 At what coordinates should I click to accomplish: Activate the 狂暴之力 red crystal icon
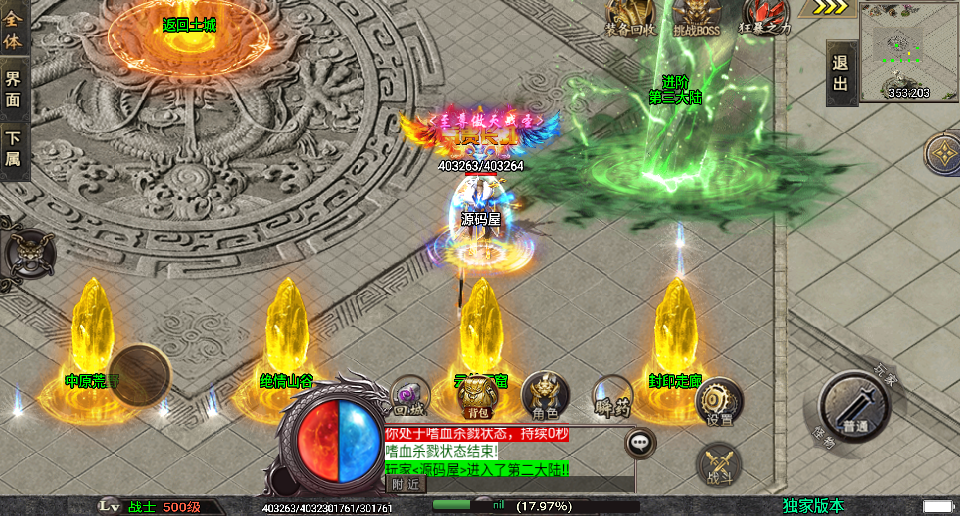[767, 18]
